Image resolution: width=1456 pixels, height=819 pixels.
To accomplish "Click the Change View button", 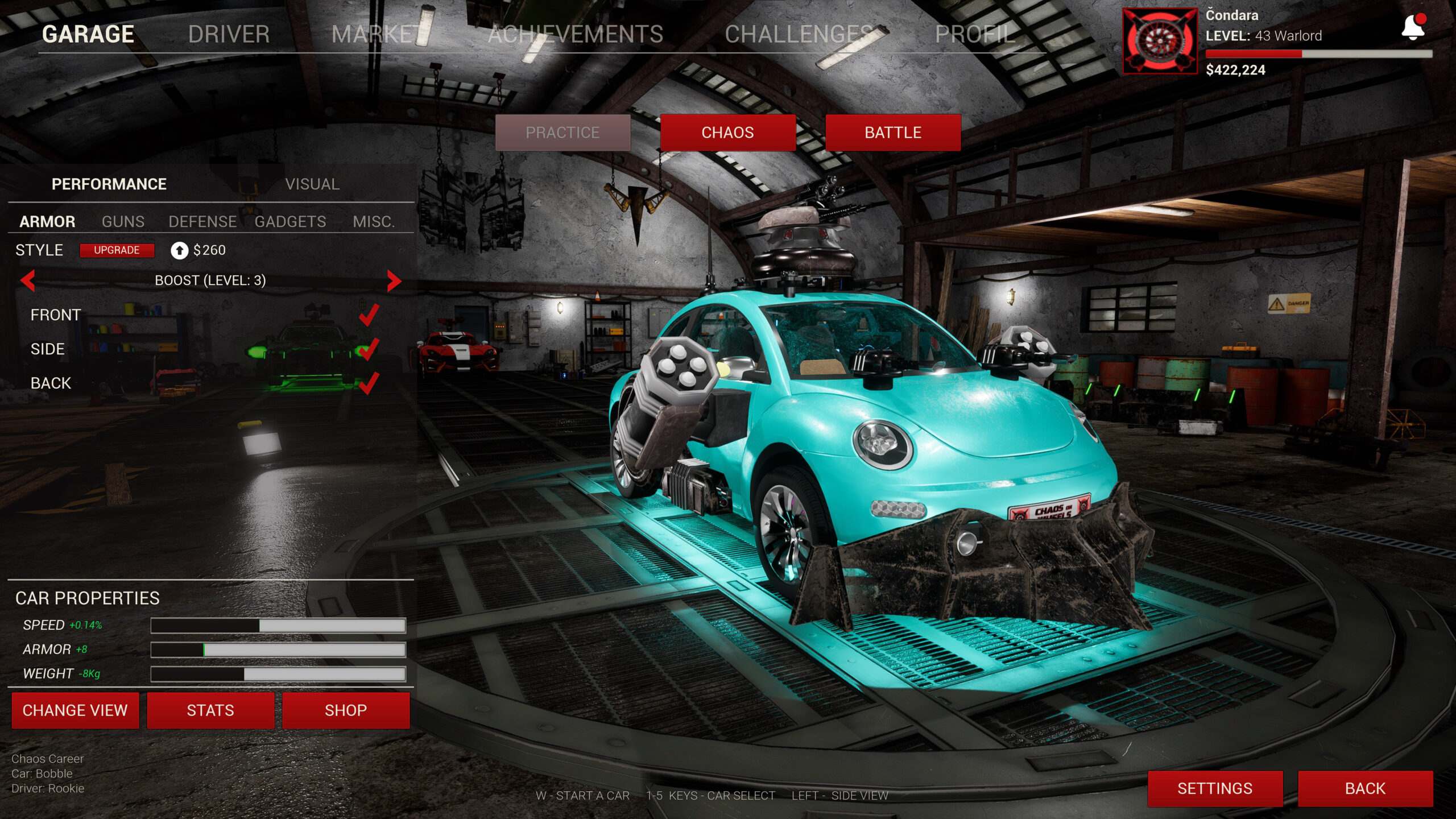I will coord(75,710).
